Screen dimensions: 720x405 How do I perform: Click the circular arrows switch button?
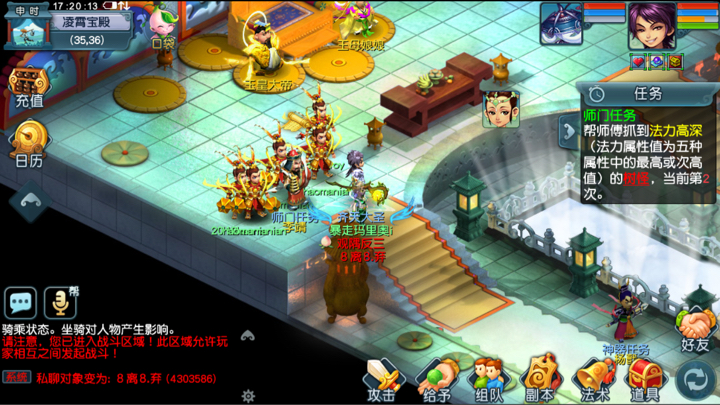[x=695, y=380]
